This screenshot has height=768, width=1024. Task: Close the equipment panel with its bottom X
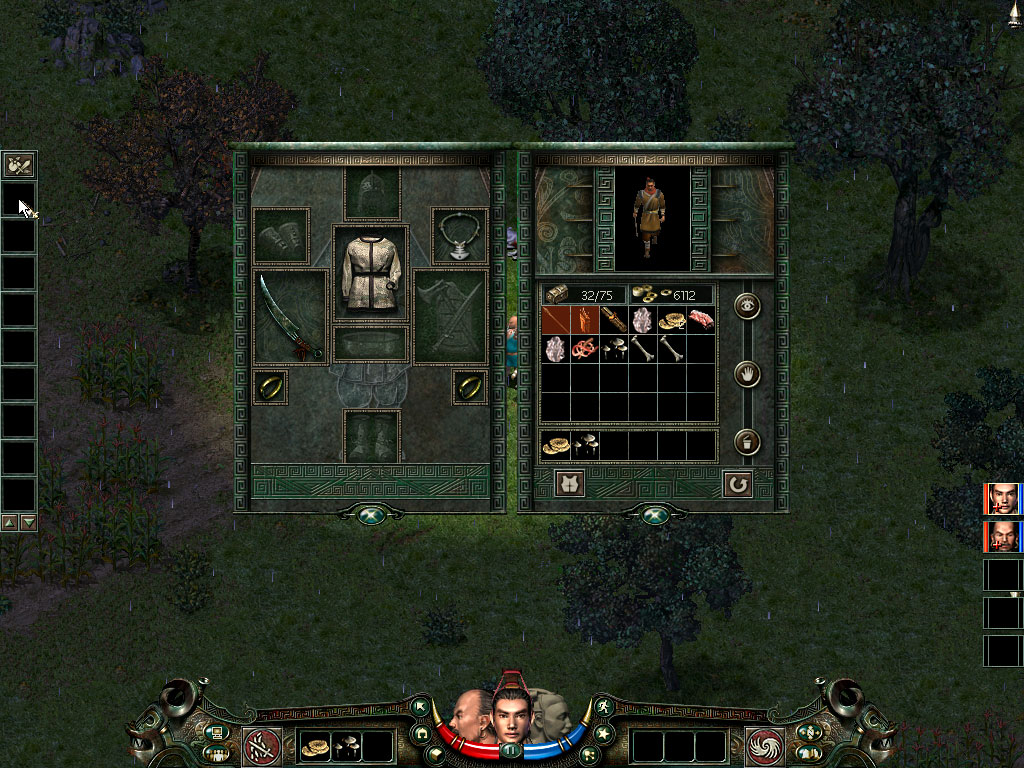372,514
